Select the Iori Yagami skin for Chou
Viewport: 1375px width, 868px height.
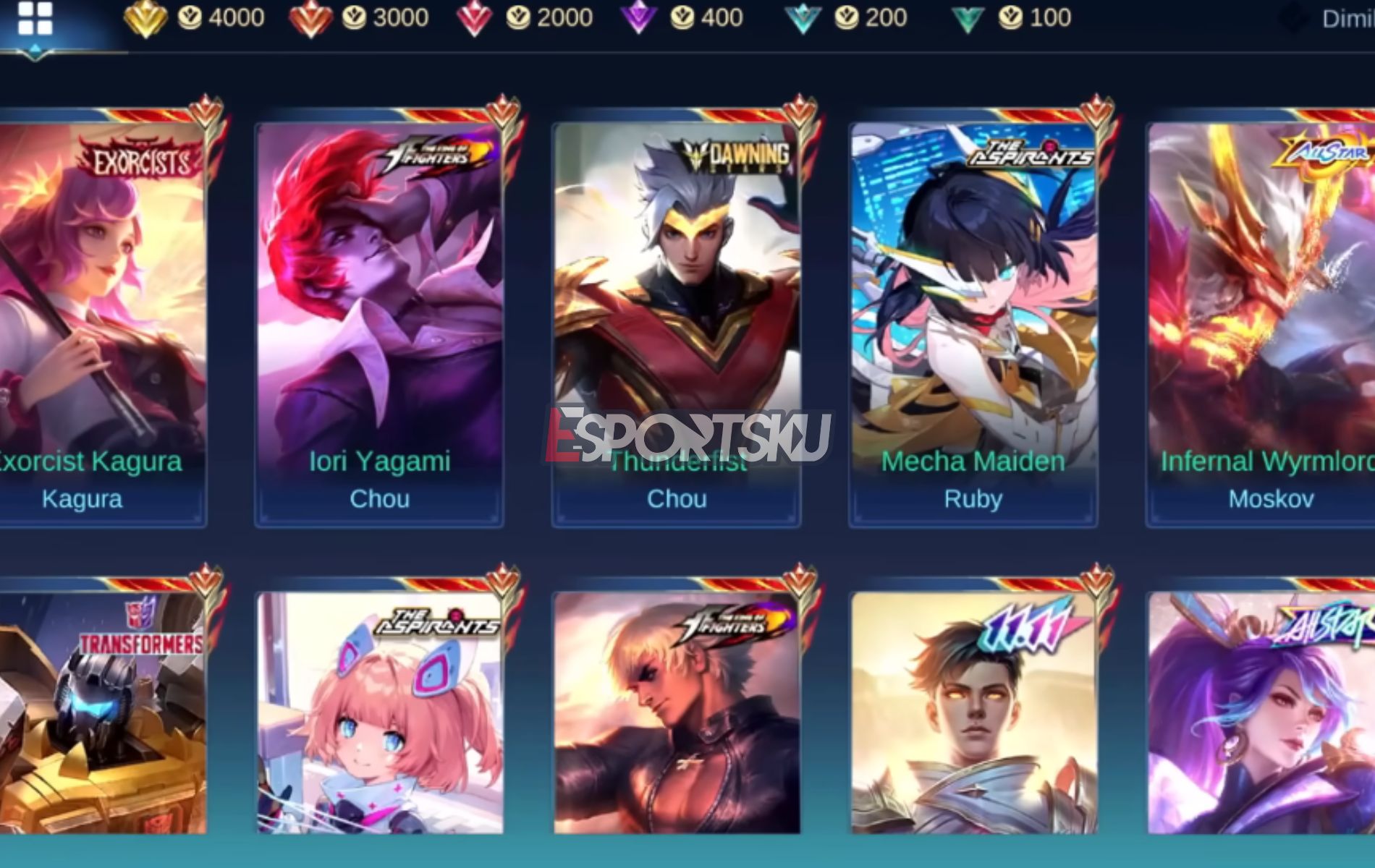tap(379, 311)
